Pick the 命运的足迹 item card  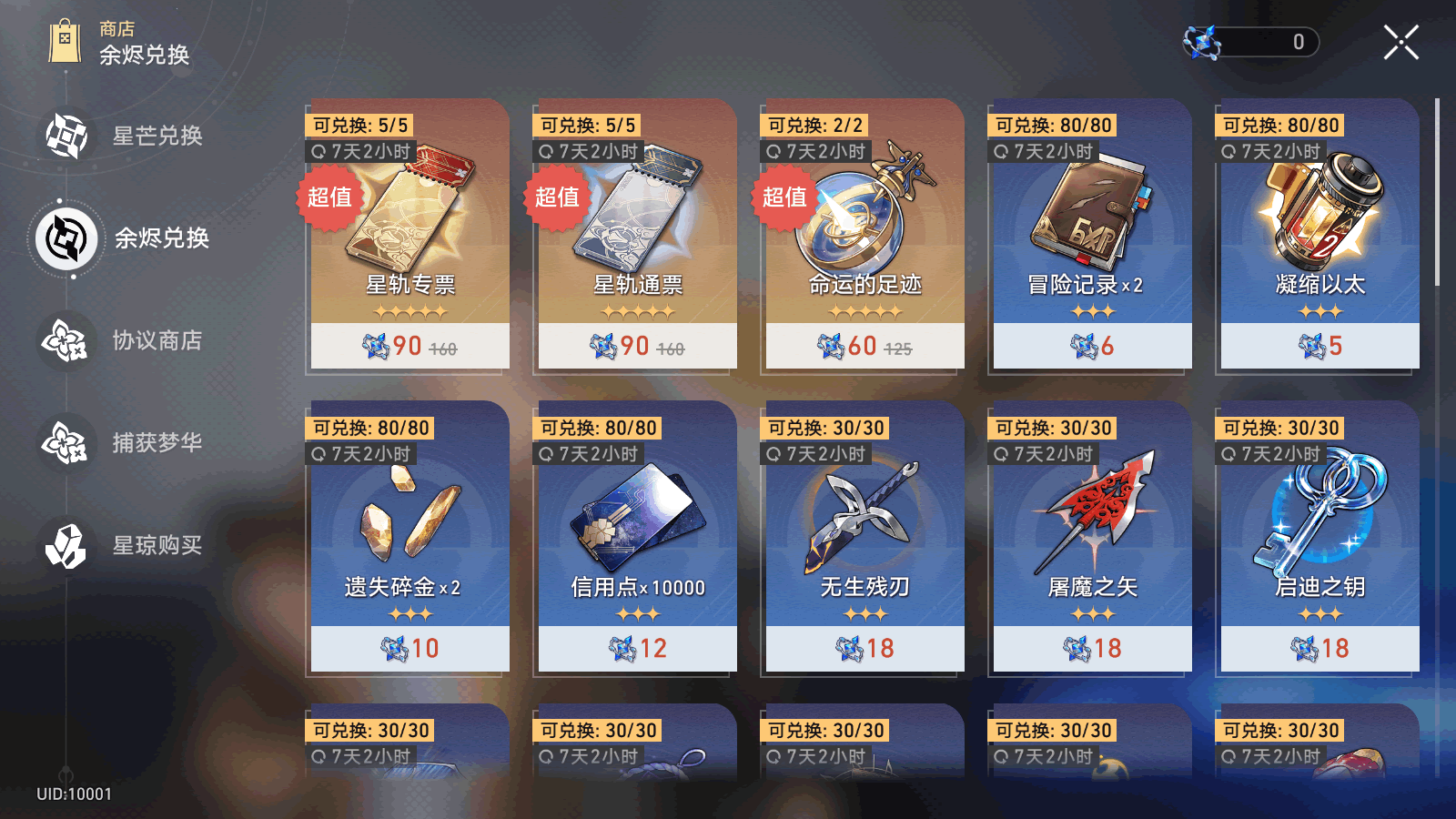pos(864,235)
